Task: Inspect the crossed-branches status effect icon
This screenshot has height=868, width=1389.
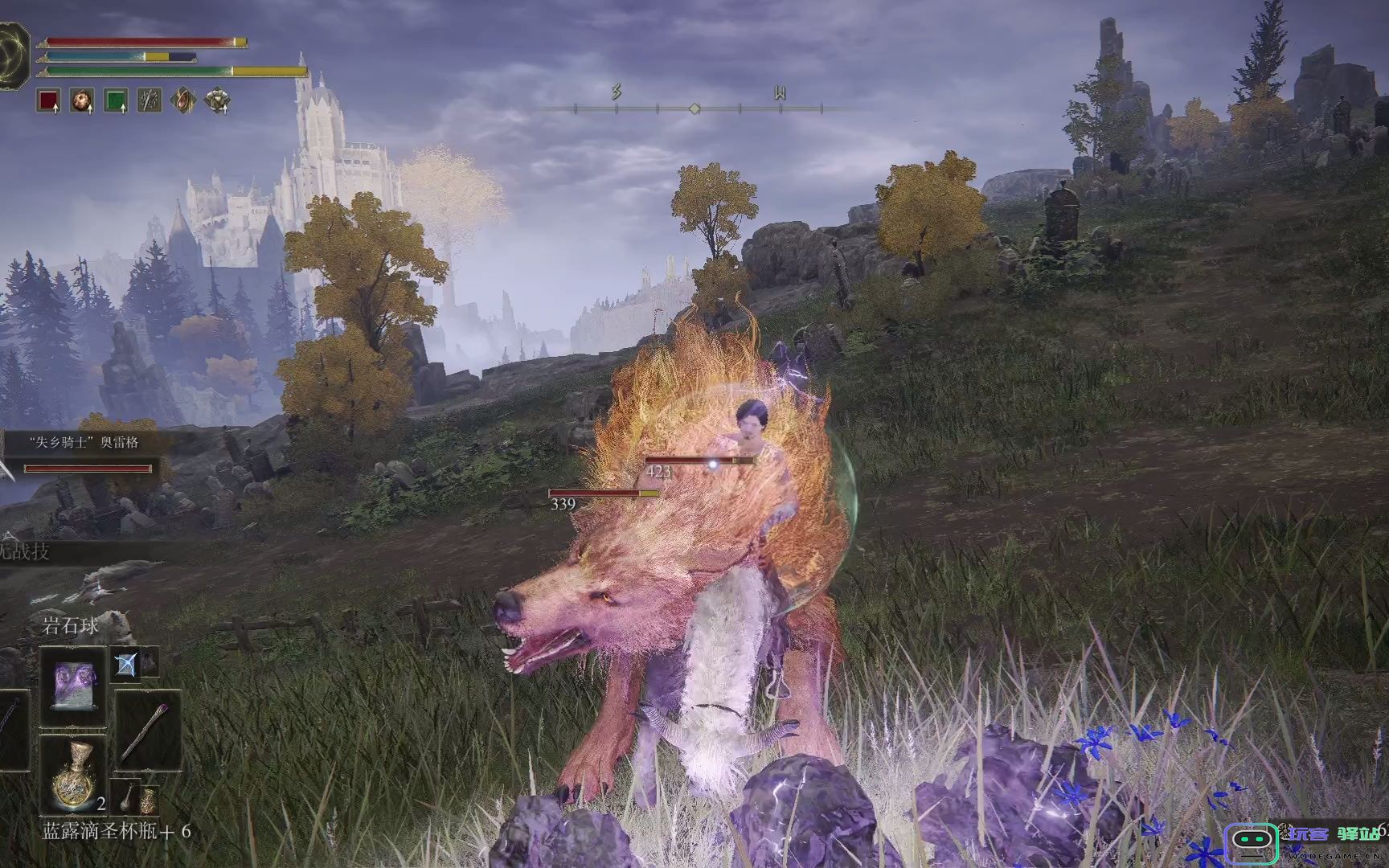Action: tap(150, 100)
